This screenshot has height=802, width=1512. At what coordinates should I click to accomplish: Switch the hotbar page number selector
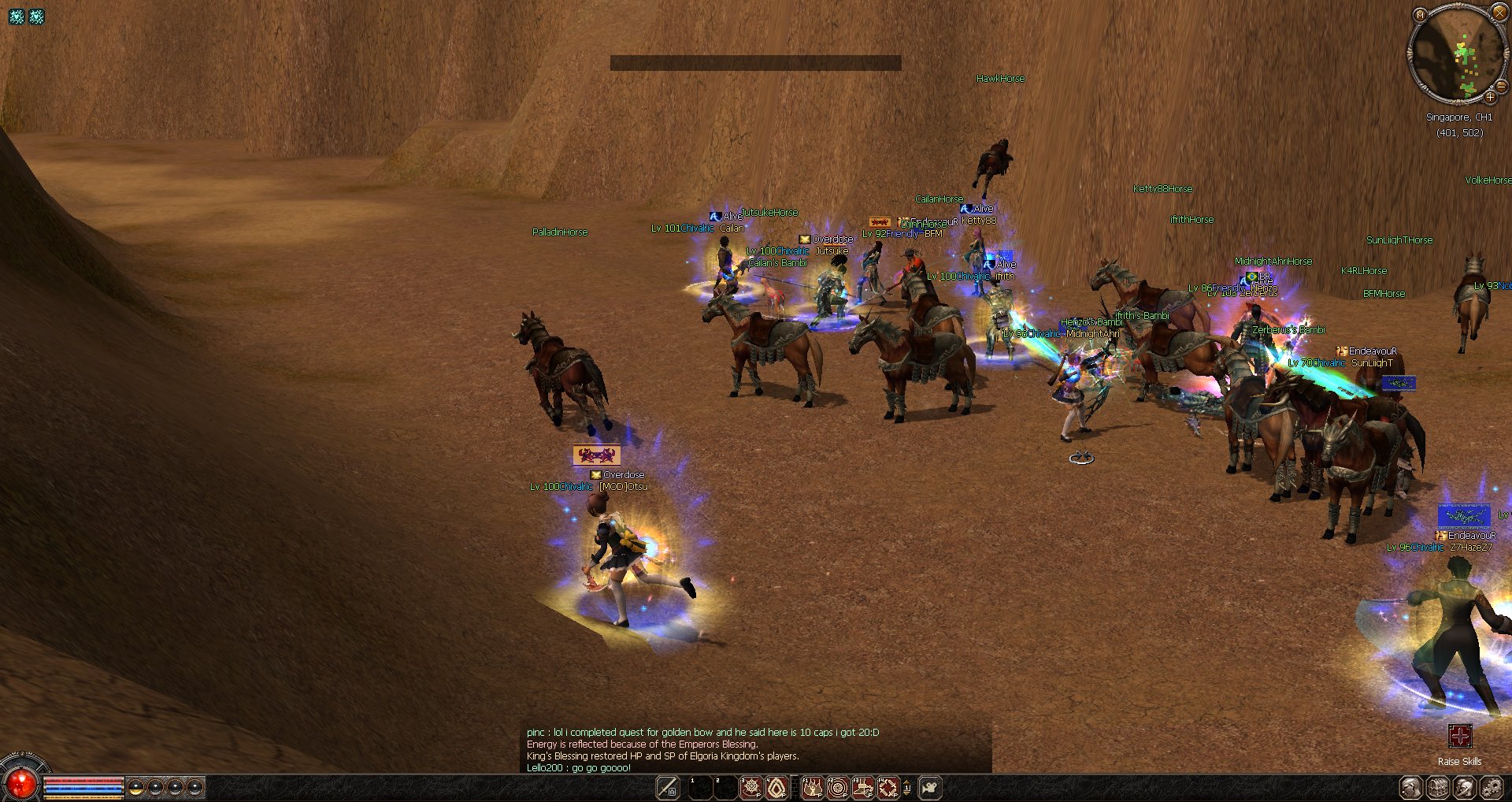pyautogui.click(x=906, y=787)
